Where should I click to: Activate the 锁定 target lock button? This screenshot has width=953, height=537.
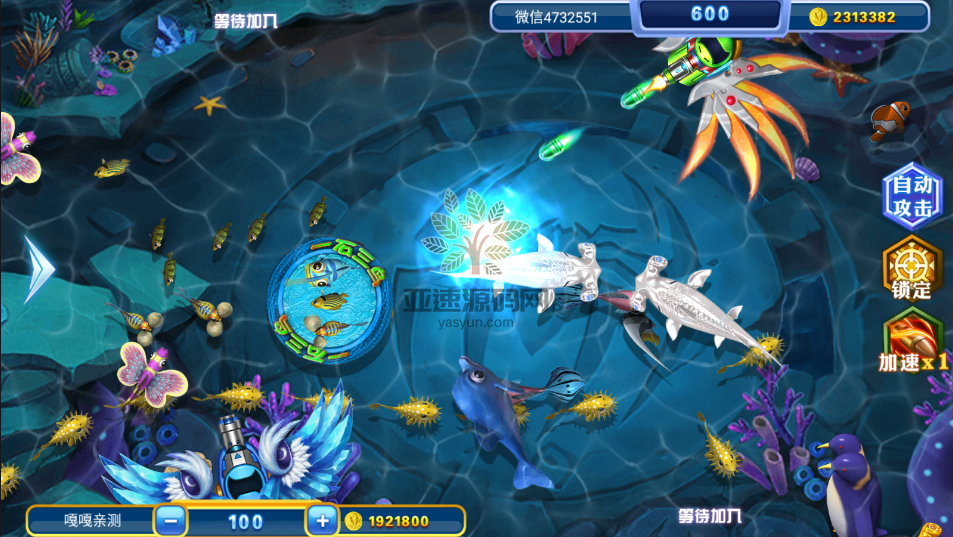pos(911,270)
